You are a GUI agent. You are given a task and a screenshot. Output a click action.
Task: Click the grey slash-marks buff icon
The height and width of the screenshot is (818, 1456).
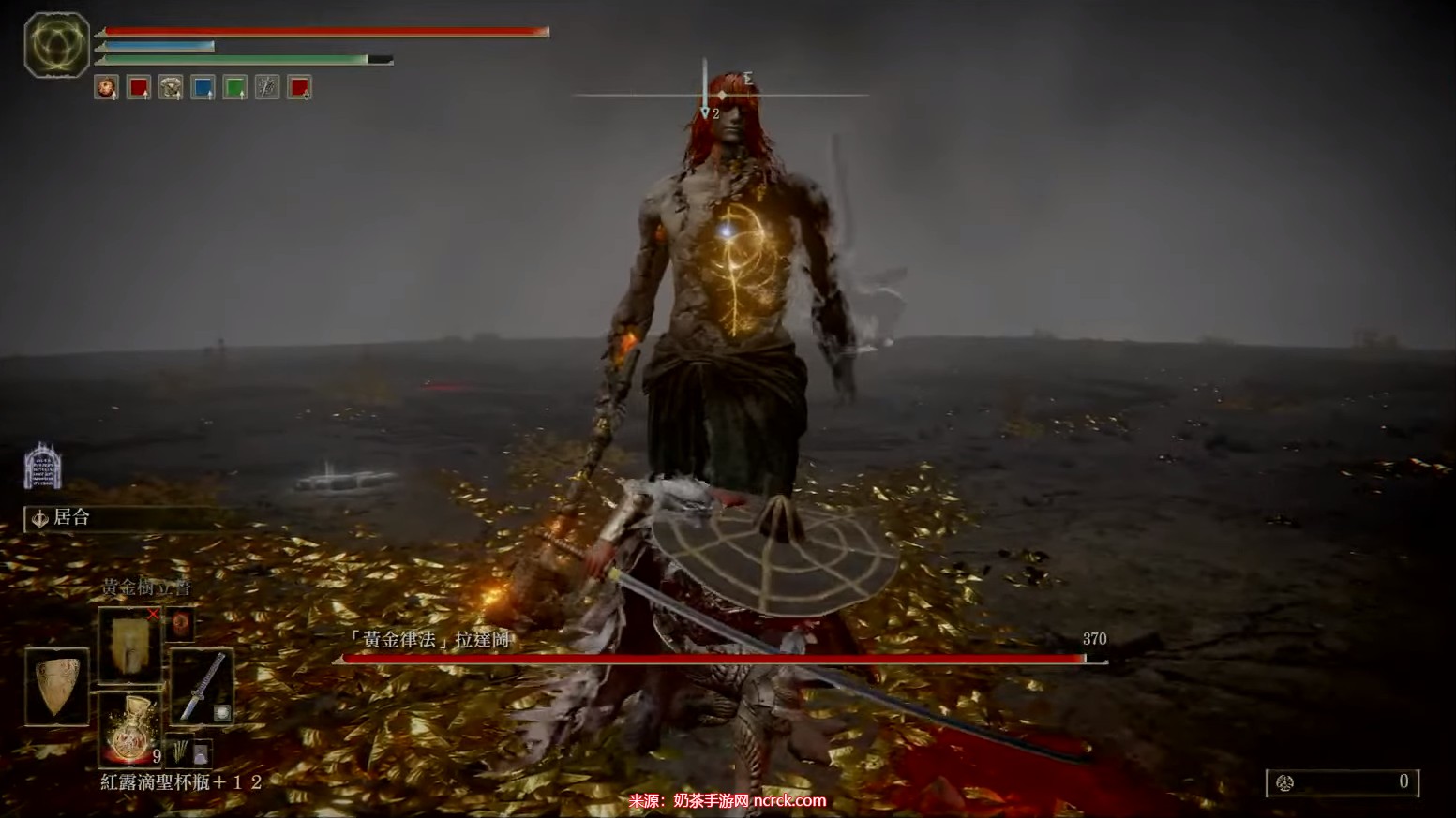pyautogui.click(x=267, y=88)
